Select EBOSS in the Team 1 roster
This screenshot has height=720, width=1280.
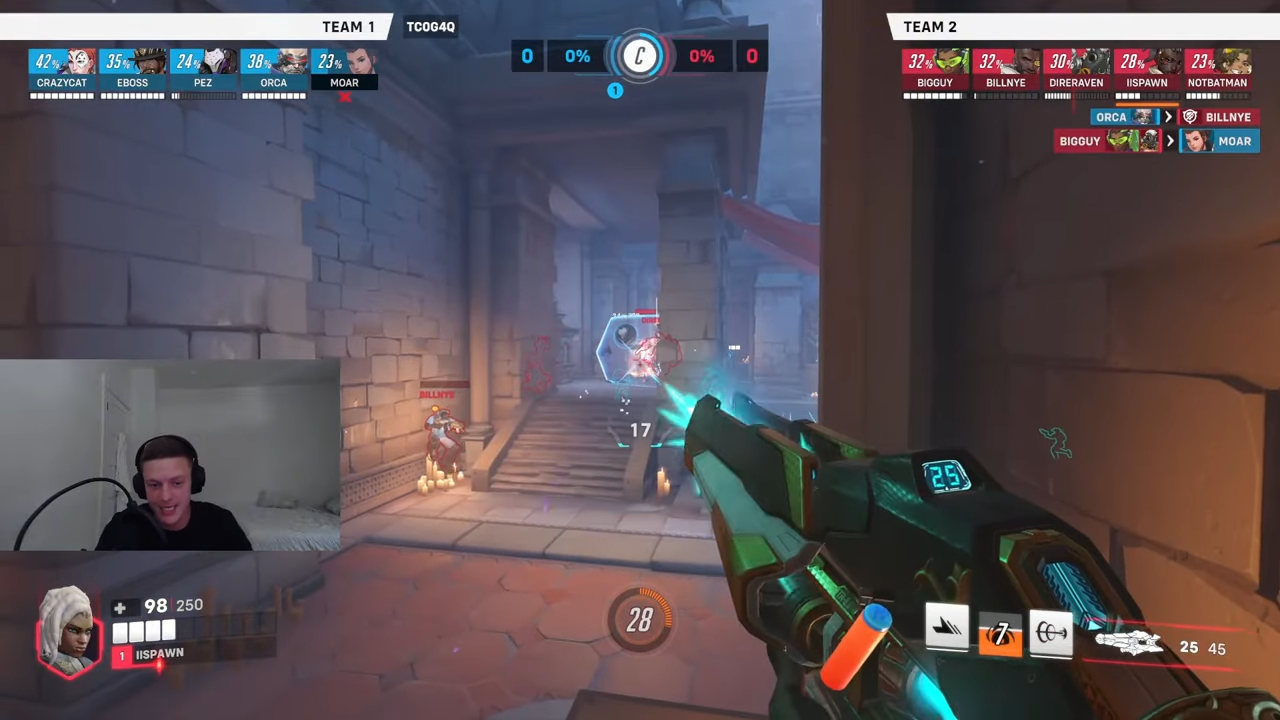click(132, 68)
